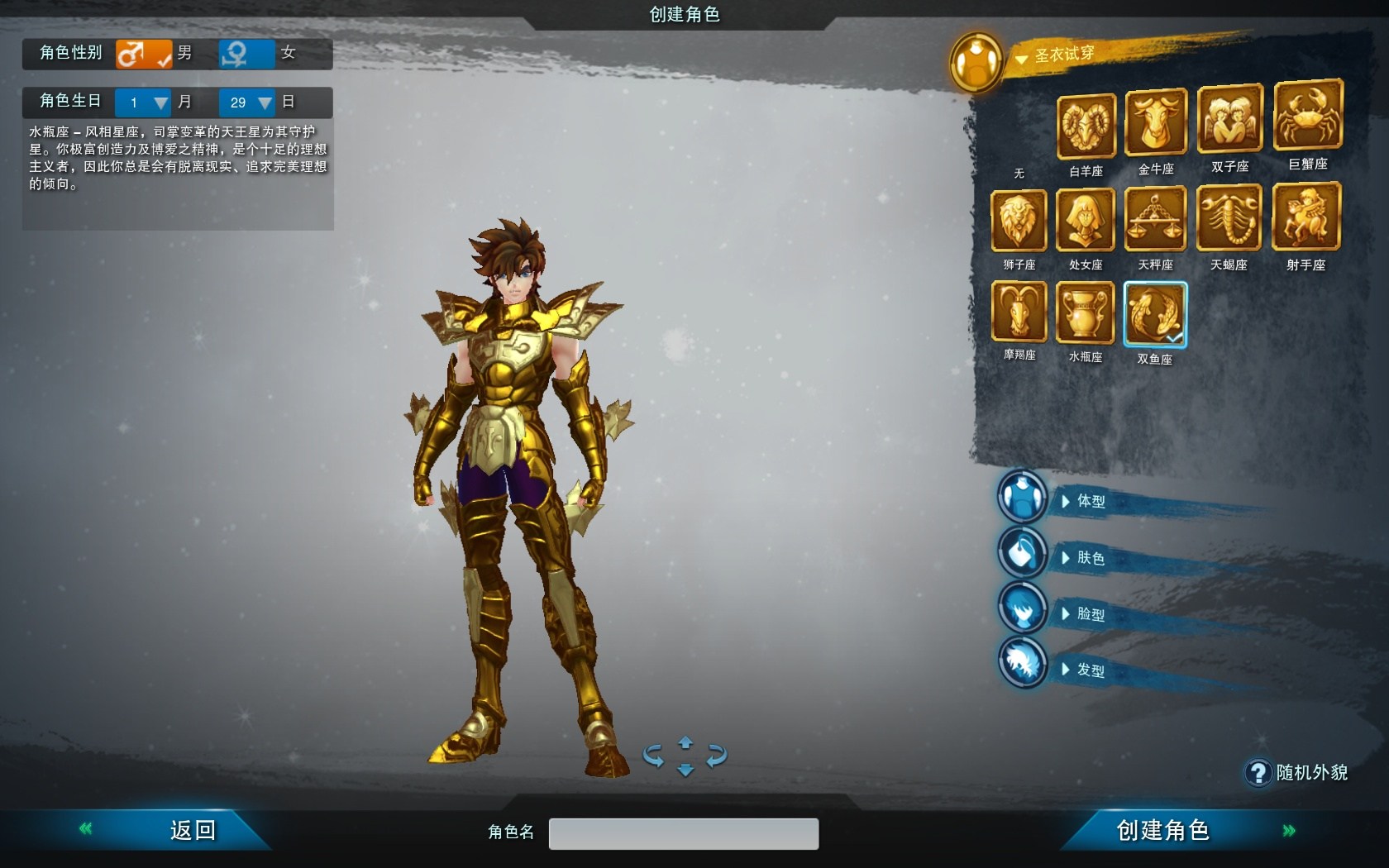Confirm with the 创建角色 button
Viewport: 1389px width, 868px height.
pyautogui.click(x=1162, y=830)
